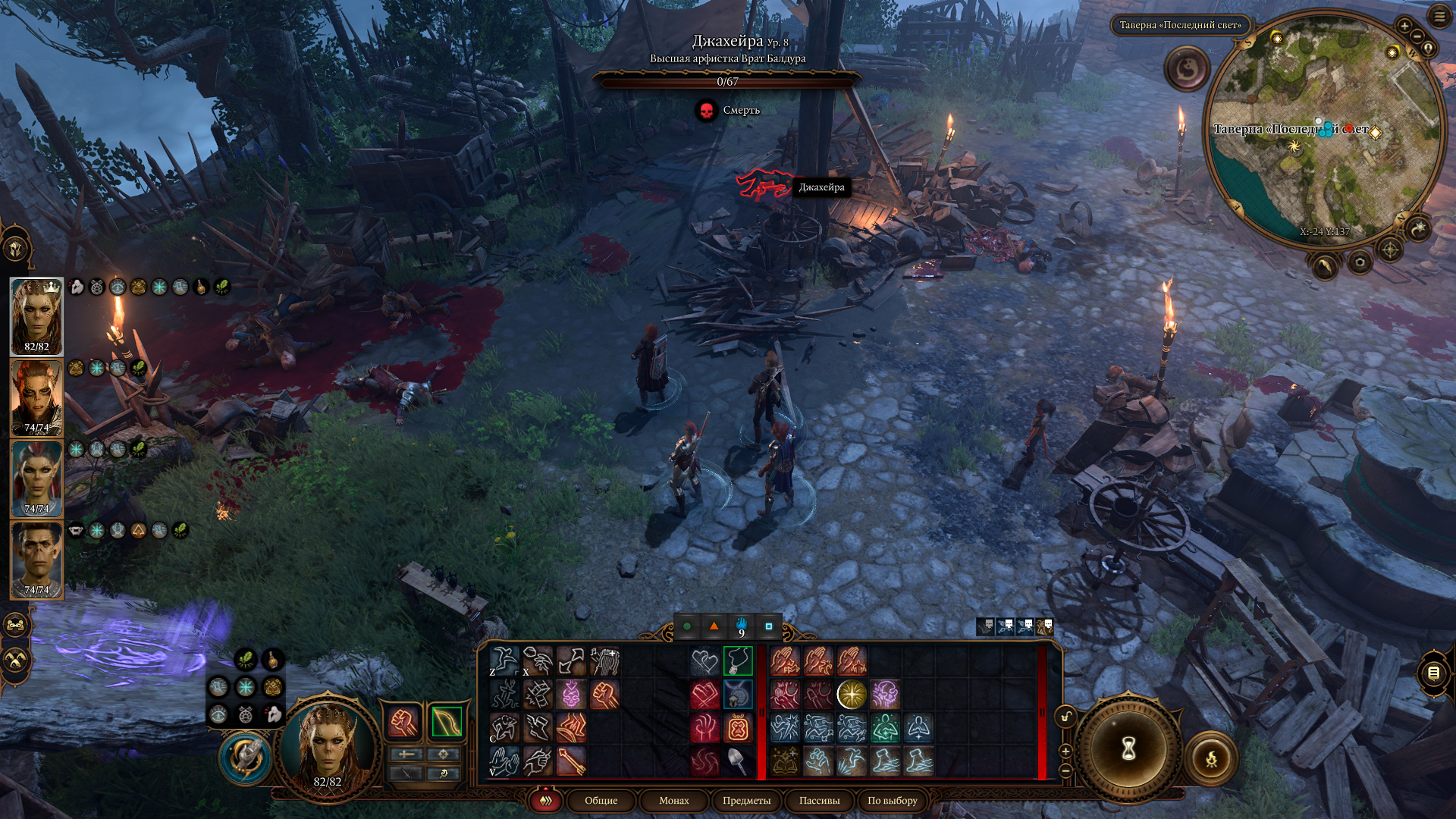
Task: Toggle the hotbar lock icon
Action: [x=1066, y=717]
